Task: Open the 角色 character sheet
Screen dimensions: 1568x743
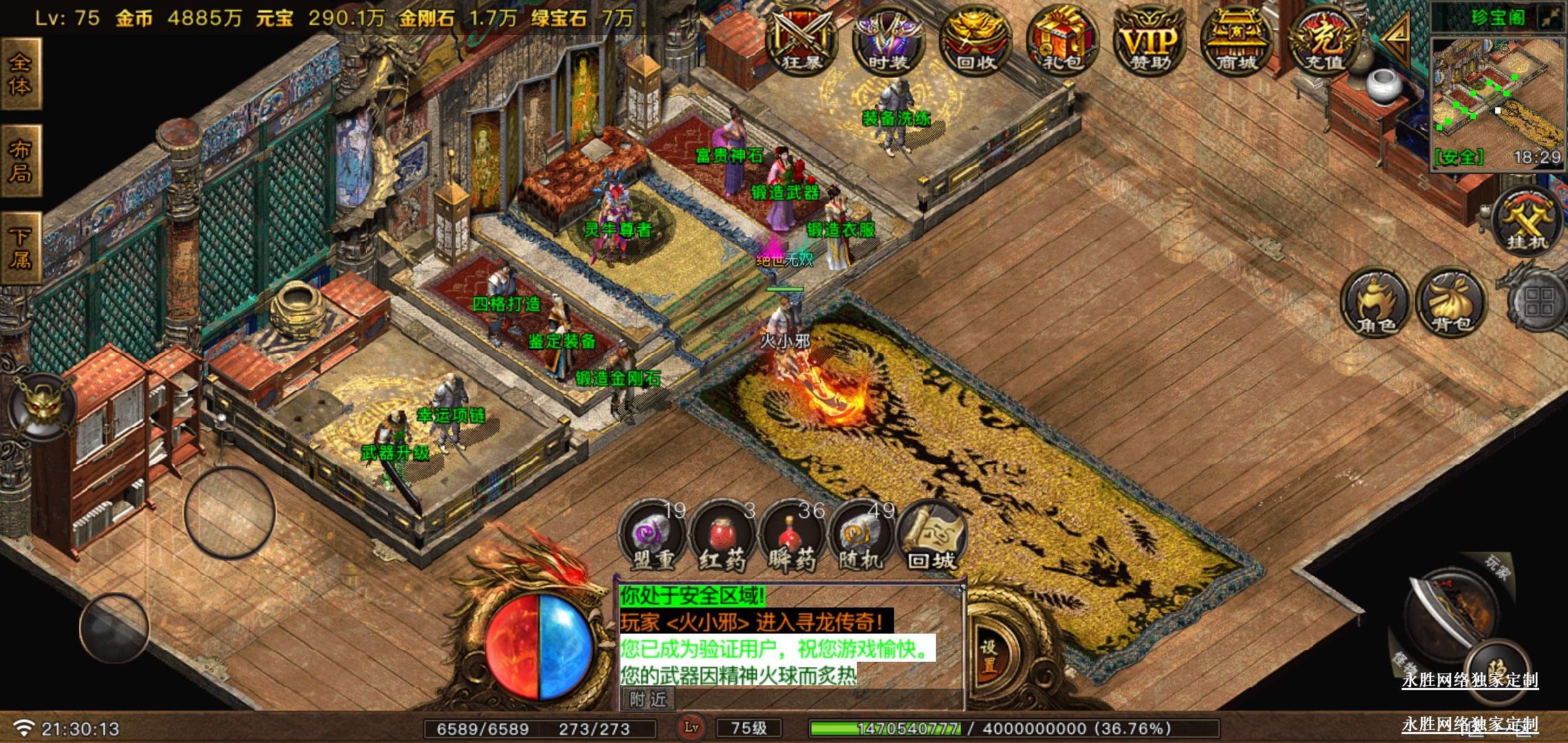Action: (1375, 304)
